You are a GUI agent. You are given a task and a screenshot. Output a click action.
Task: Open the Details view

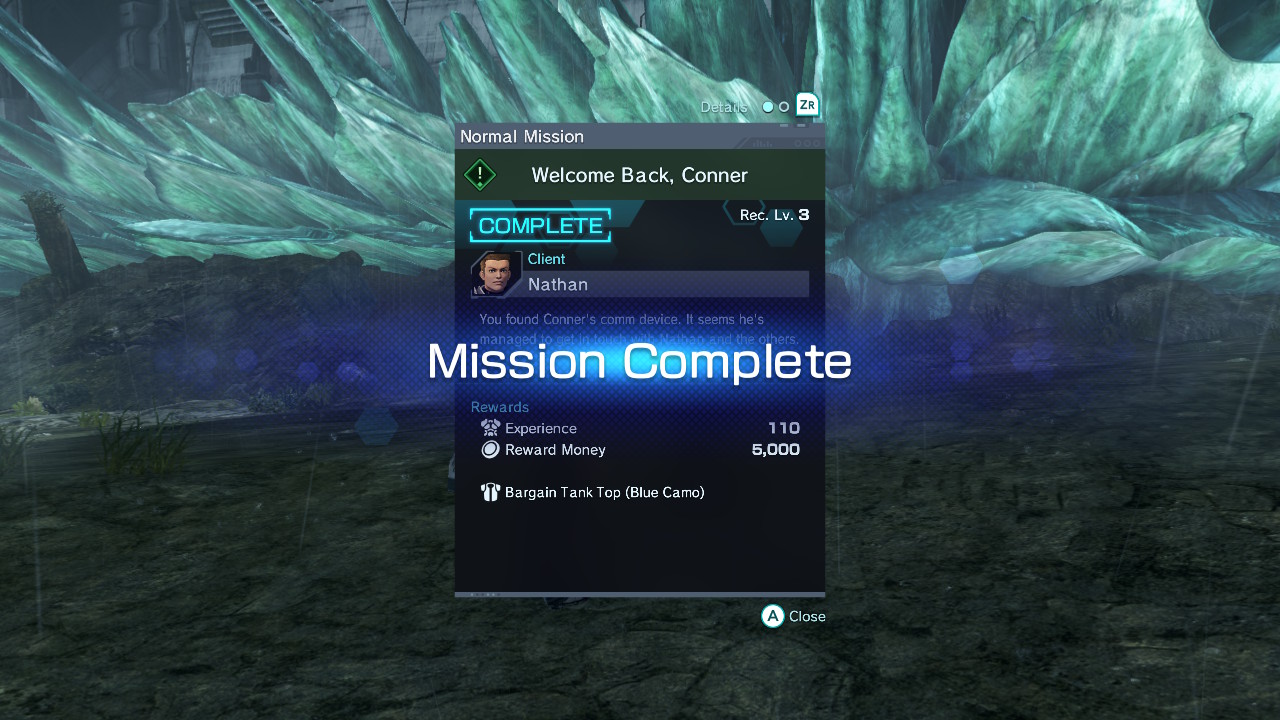click(x=724, y=106)
